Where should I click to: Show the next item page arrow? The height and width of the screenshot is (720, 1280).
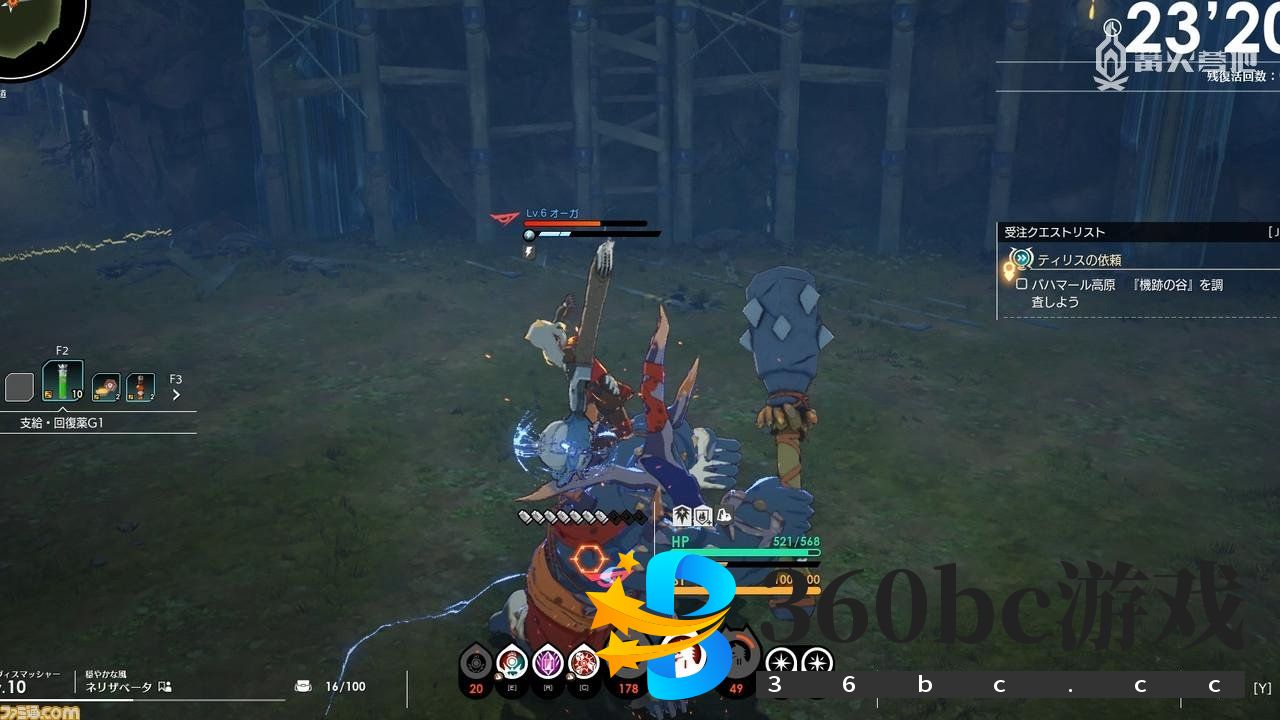[x=177, y=395]
